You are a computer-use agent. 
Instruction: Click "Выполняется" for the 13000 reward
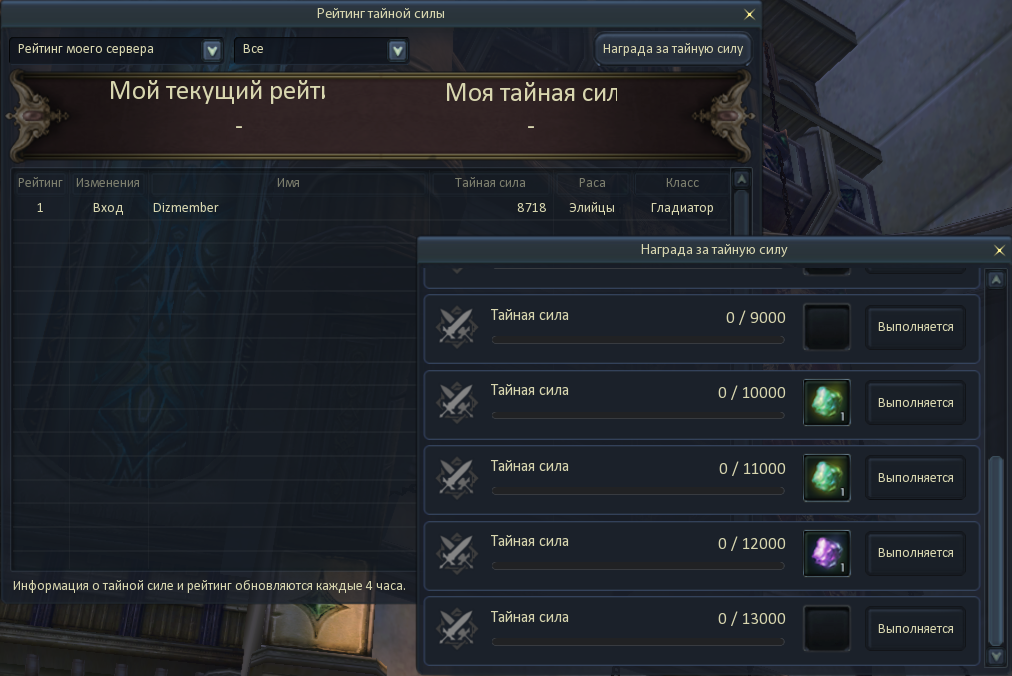pos(915,629)
